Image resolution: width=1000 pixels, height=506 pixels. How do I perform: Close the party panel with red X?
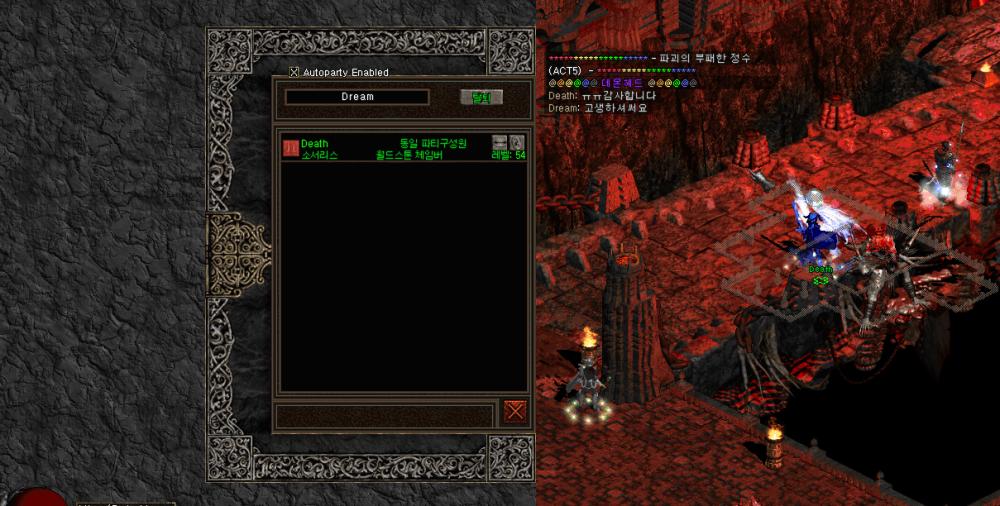515,411
